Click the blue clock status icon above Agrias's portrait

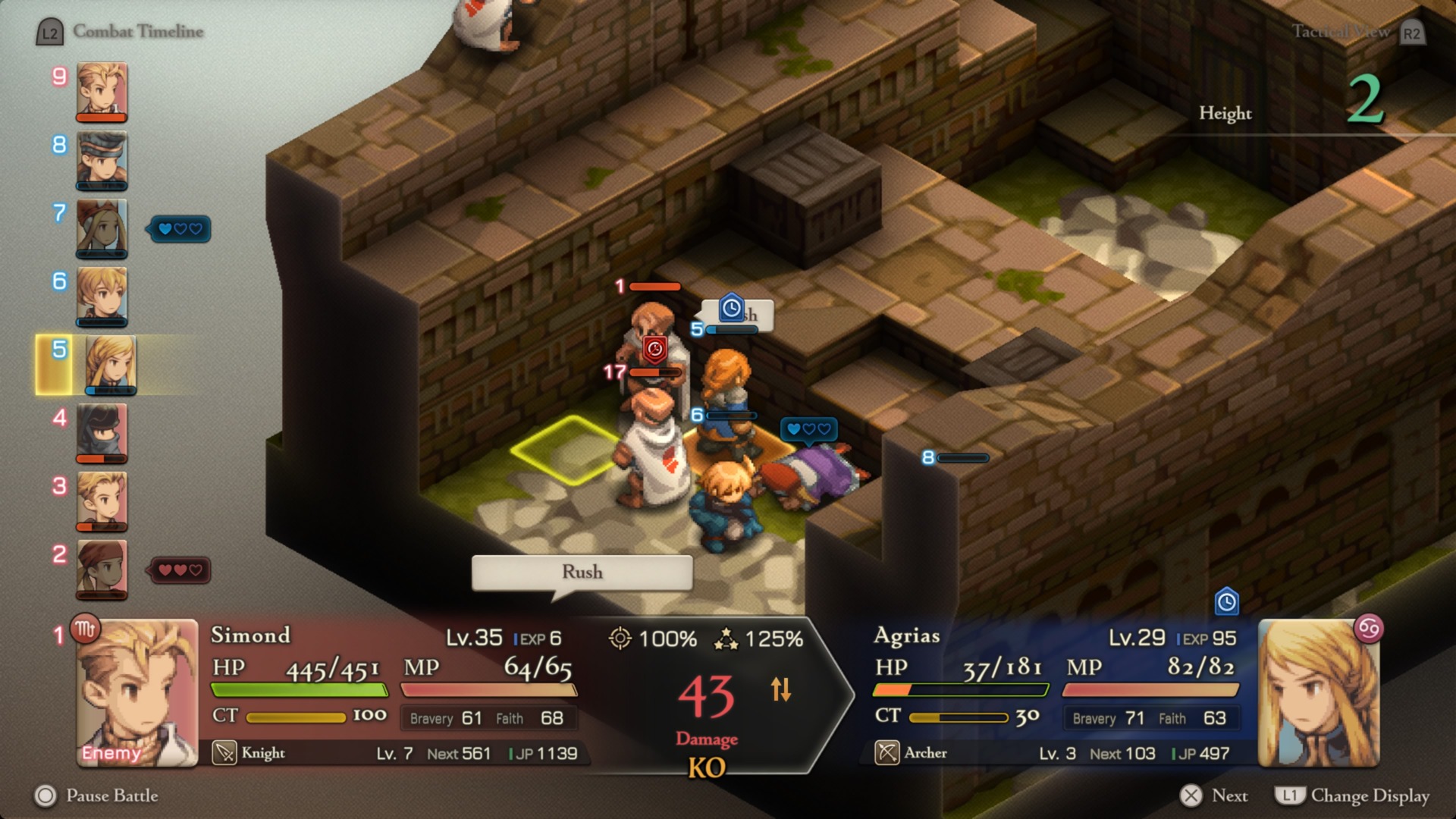1227,599
